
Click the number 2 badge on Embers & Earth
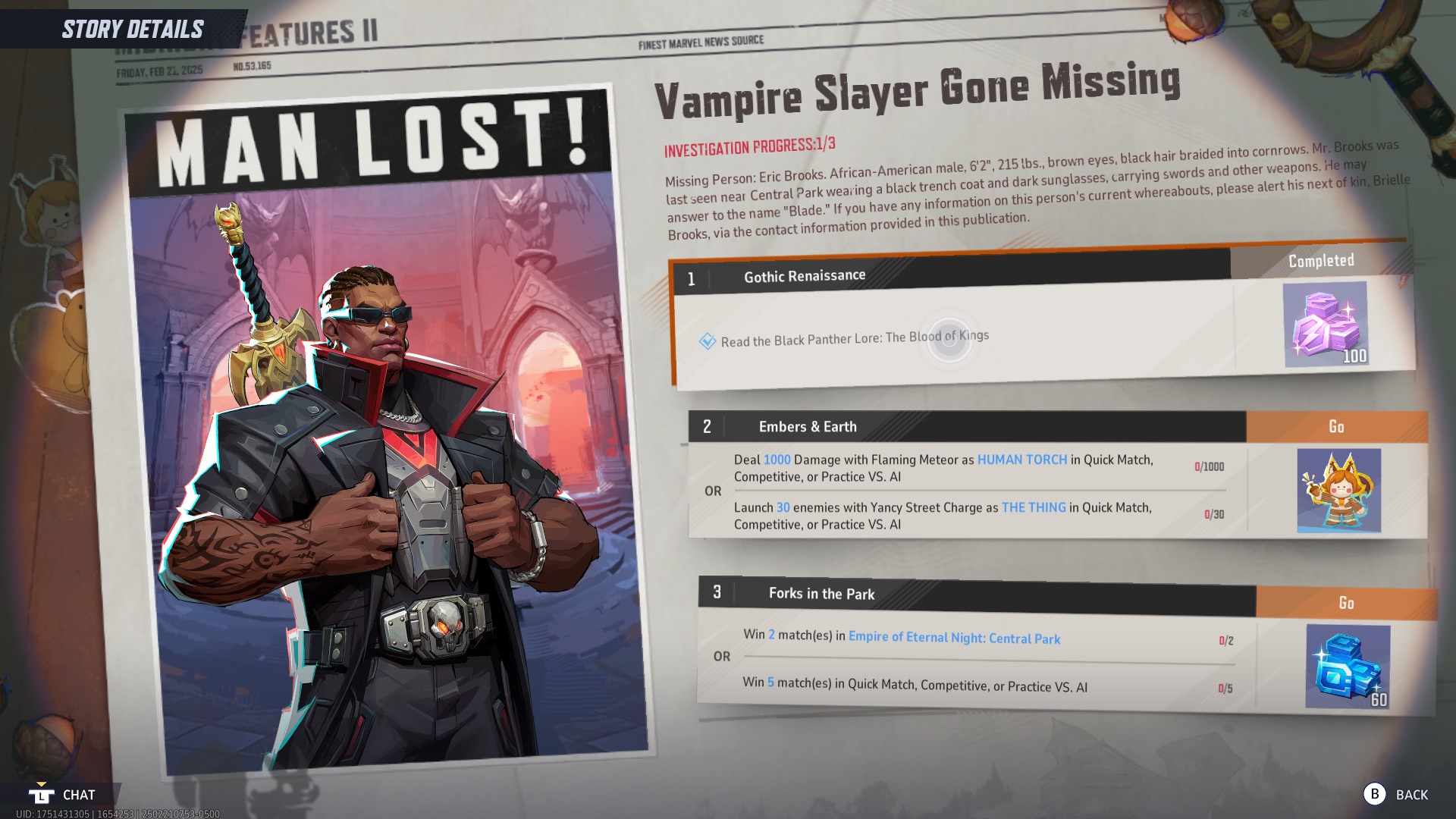[708, 426]
